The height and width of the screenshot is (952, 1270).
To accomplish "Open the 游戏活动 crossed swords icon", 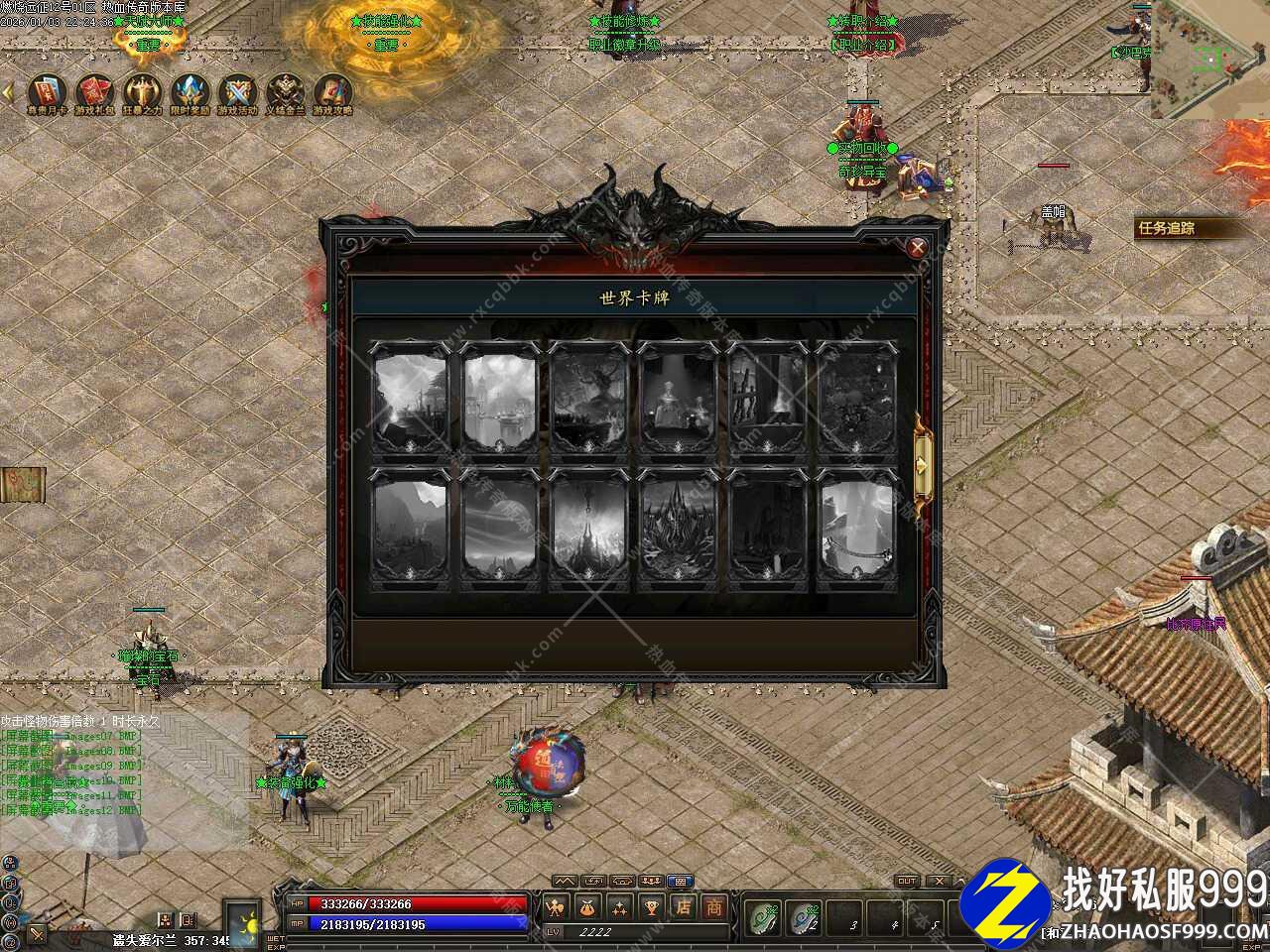I will coord(237,91).
